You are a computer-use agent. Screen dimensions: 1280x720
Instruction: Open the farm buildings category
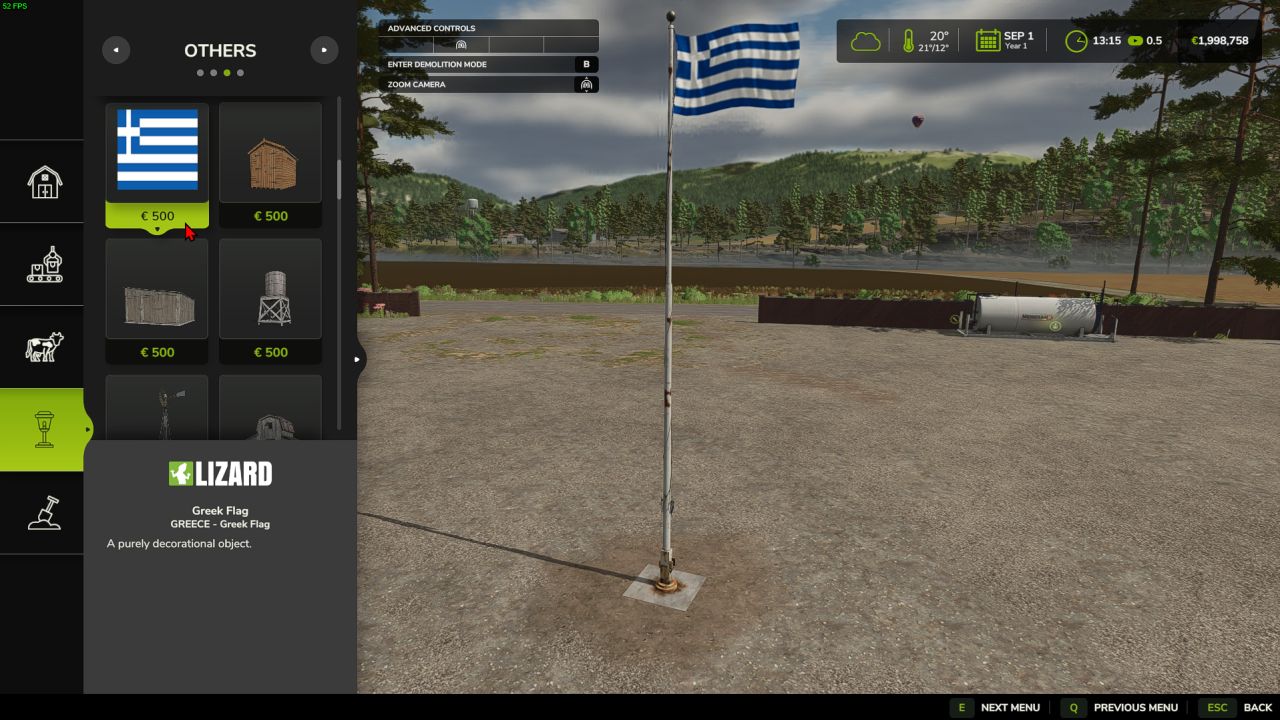(44, 181)
